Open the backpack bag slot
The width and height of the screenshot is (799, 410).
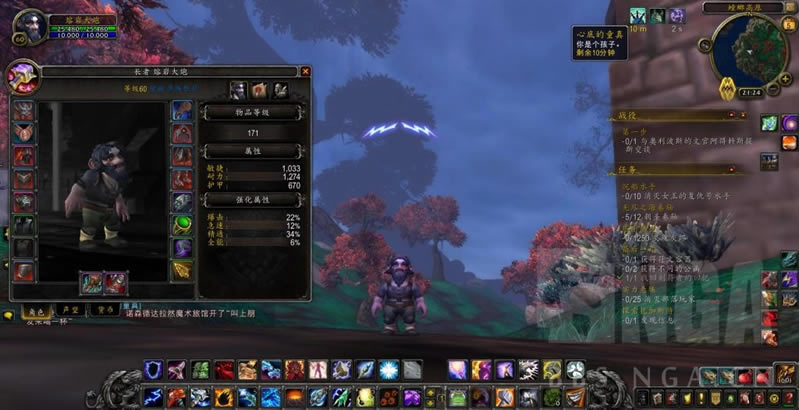(x=787, y=376)
